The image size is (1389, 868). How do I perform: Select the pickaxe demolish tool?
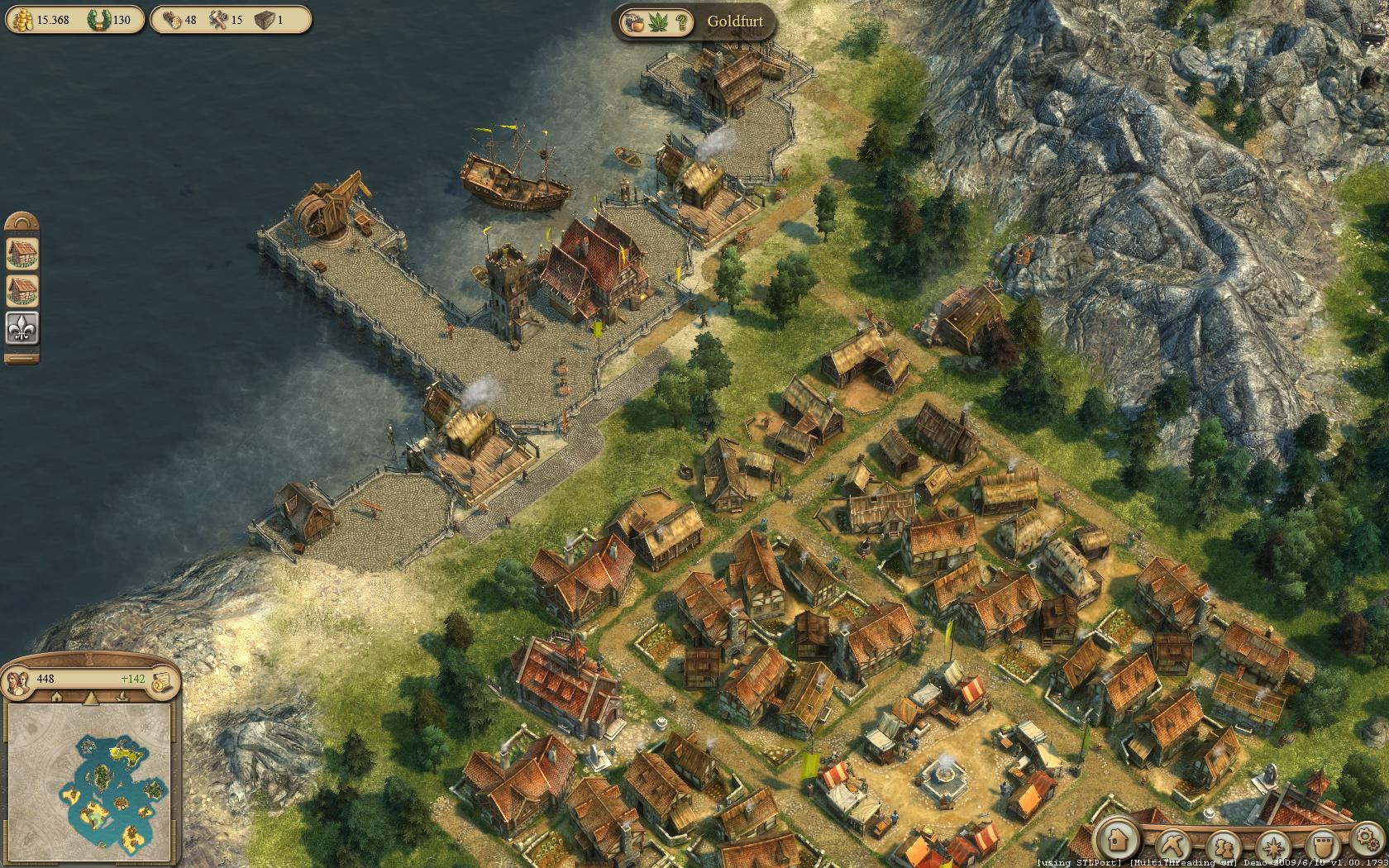1173,845
